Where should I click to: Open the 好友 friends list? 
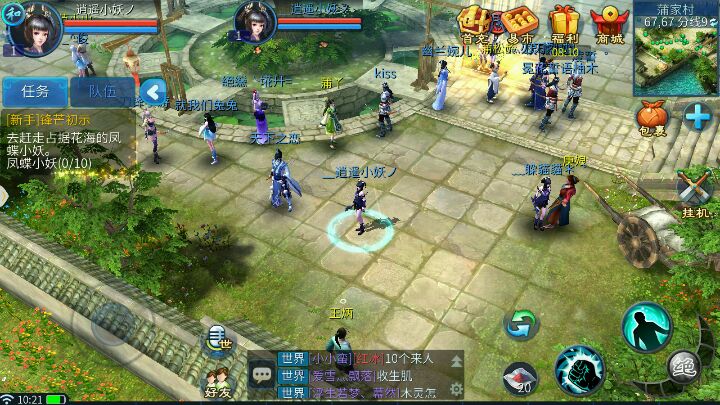point(218,382)
